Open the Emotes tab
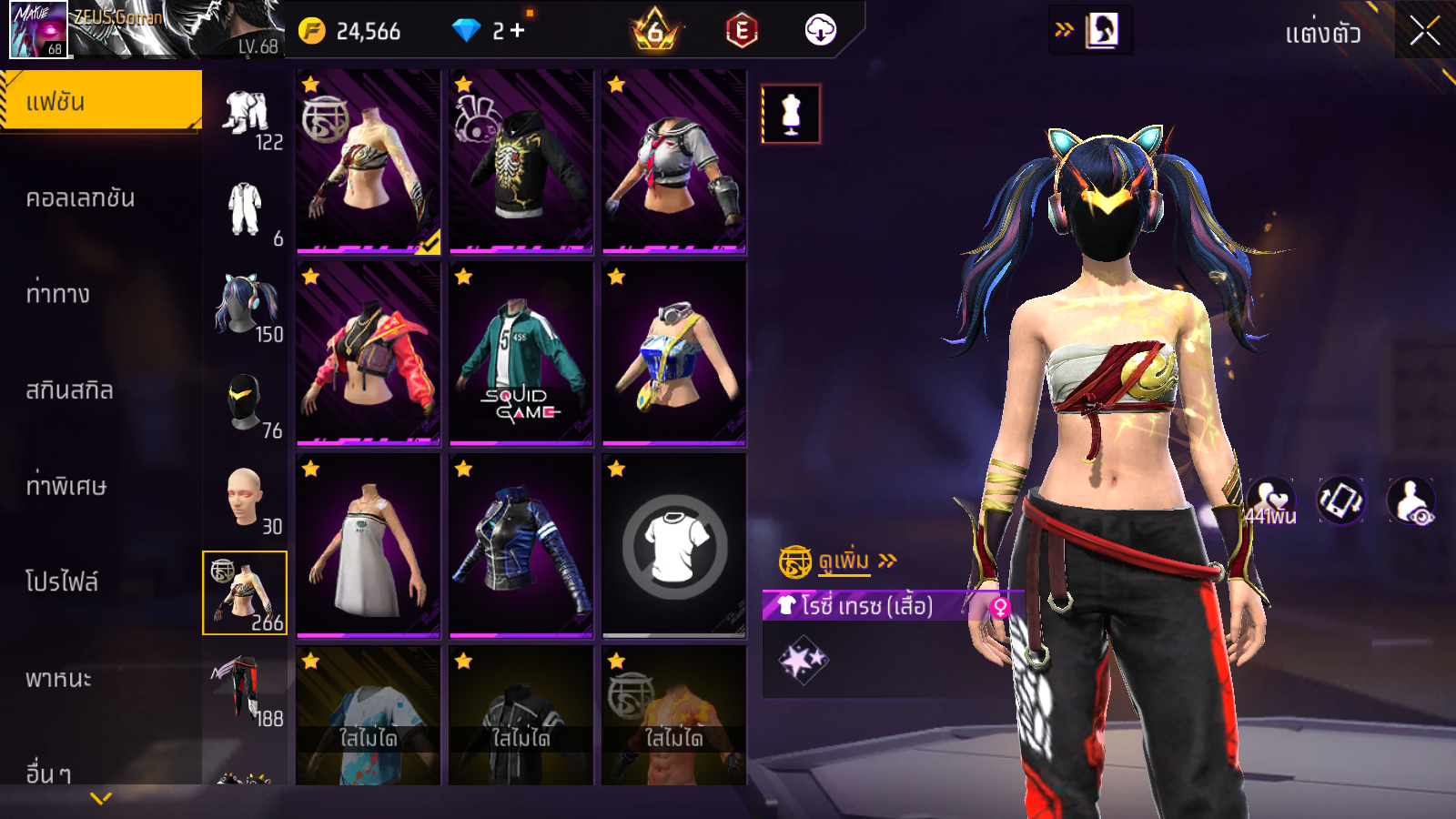The width and height of the screenshot is (1456, 819). click(x=57, y=294)
